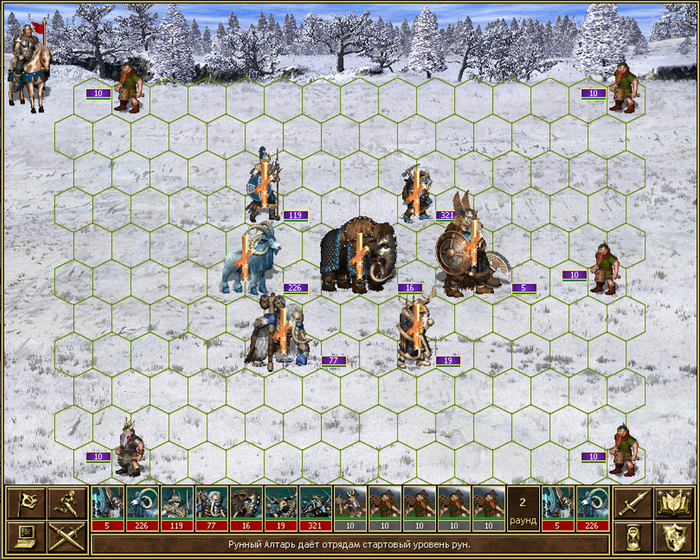Select the turn queue portrait showing 321
Image resolution: width=700 pixels, height=560 pixels.
click(x=315, y=508)
